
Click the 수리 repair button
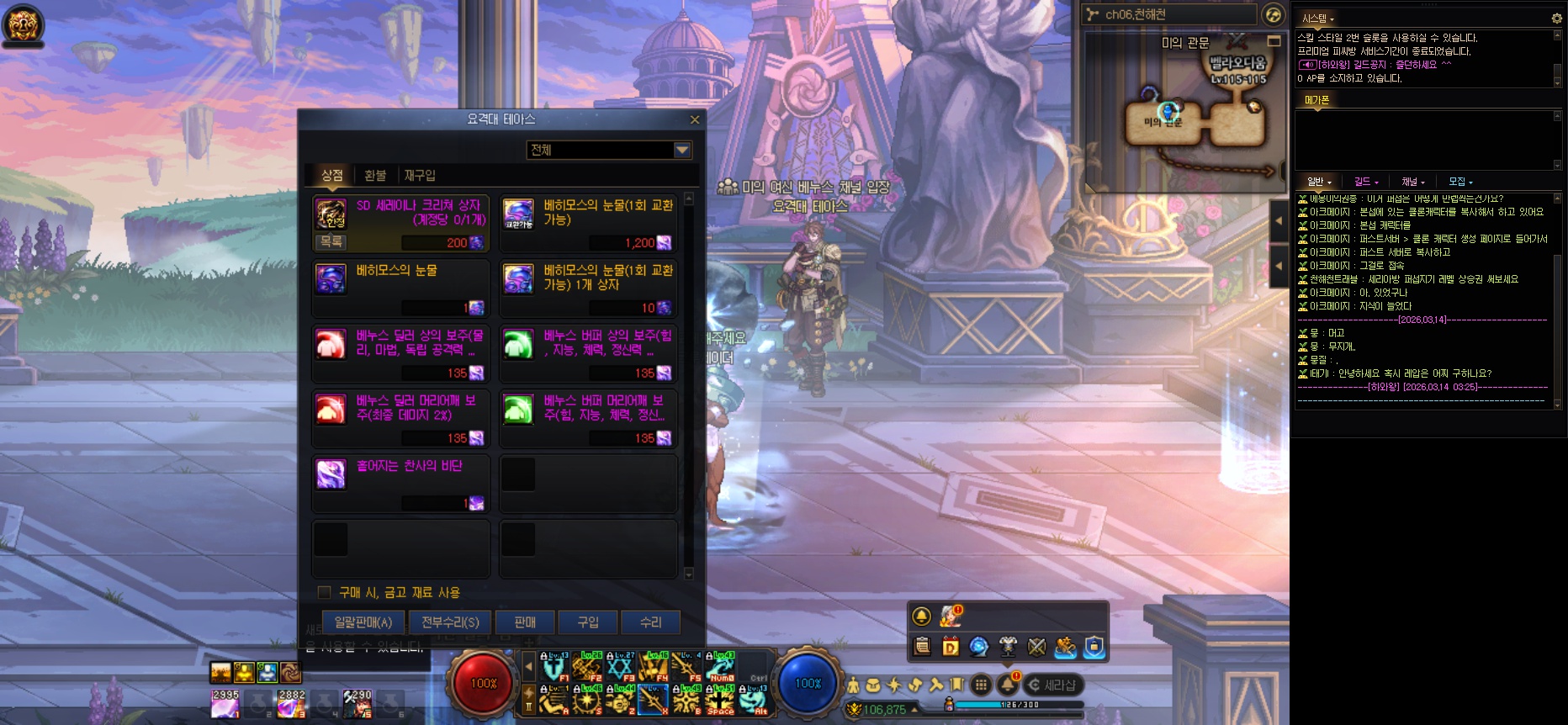pos(651,622)
